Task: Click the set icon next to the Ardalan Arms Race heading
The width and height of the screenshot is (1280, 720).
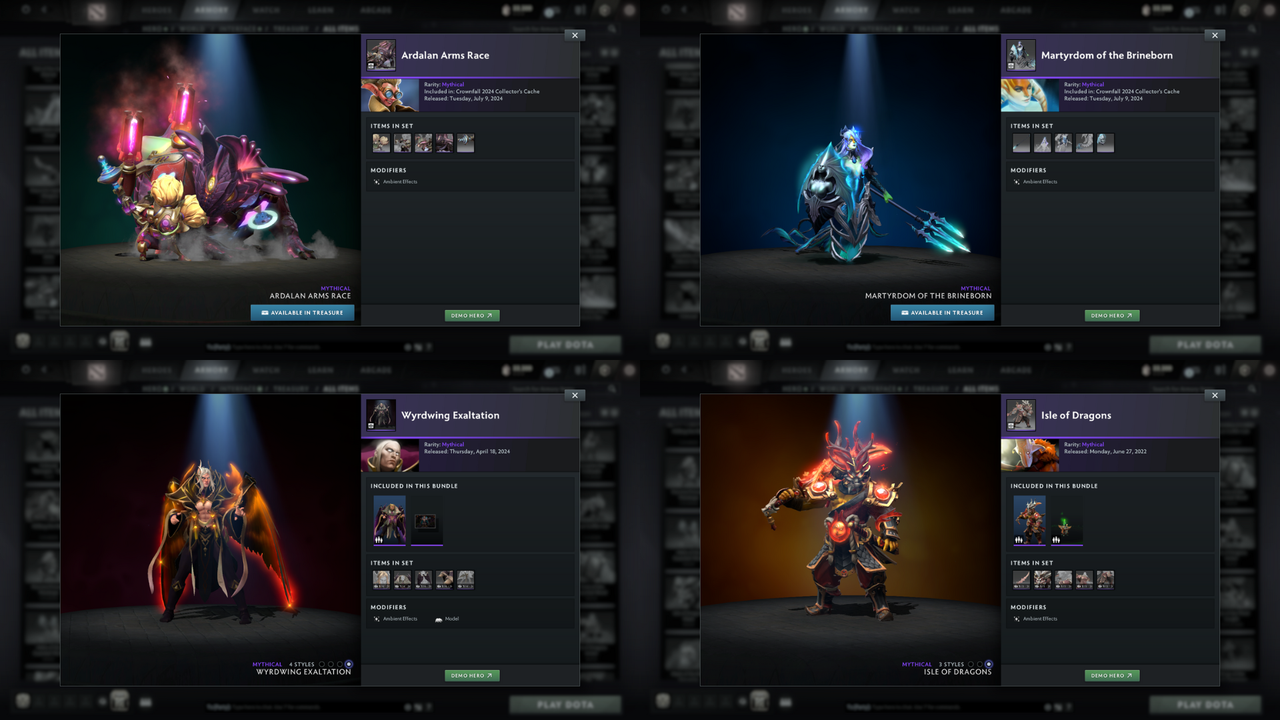Action: (x=381, y=55)
